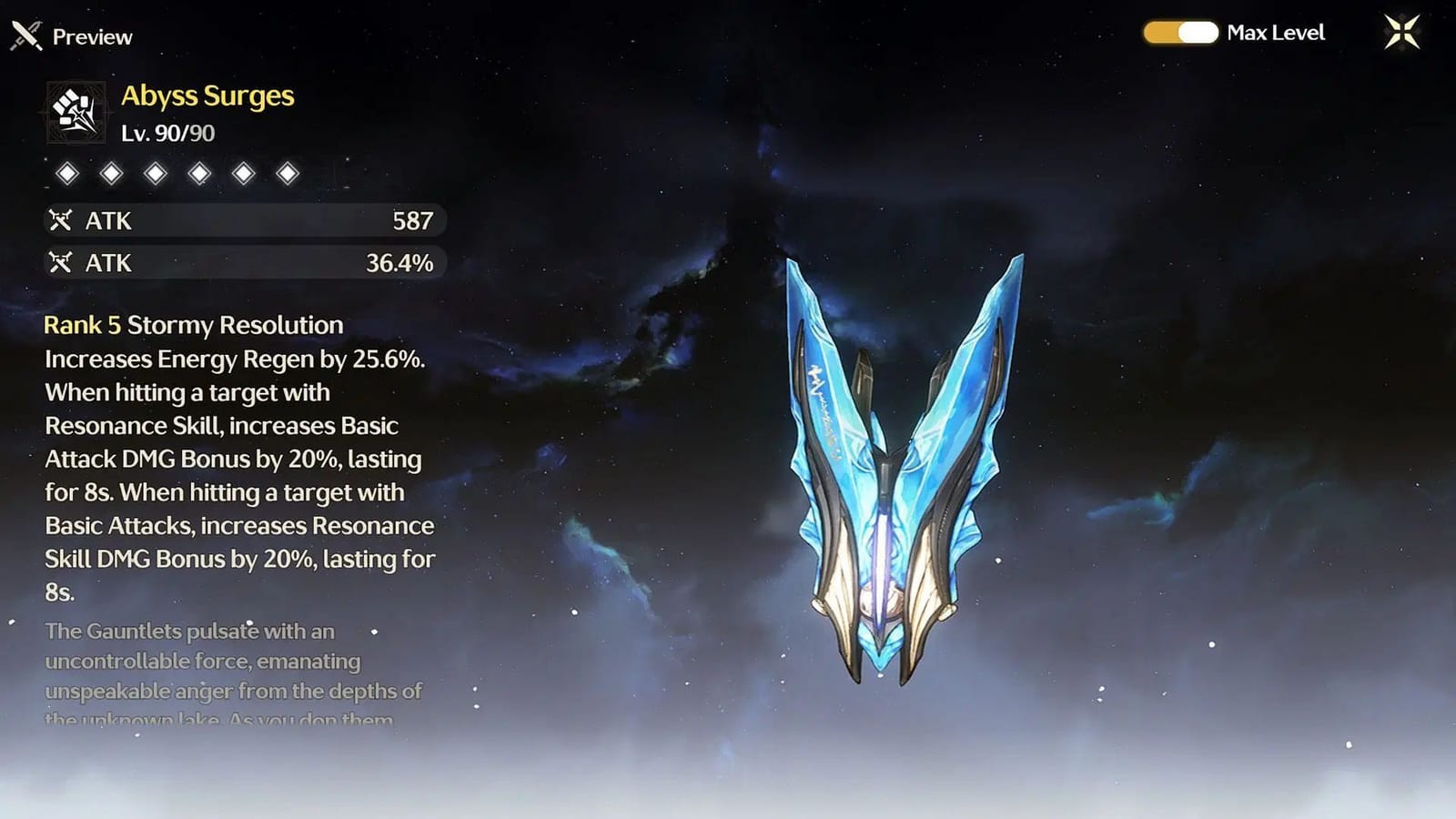Select the first rarity diamond star
Screen dimensions: 1456x819
[67, 172]
